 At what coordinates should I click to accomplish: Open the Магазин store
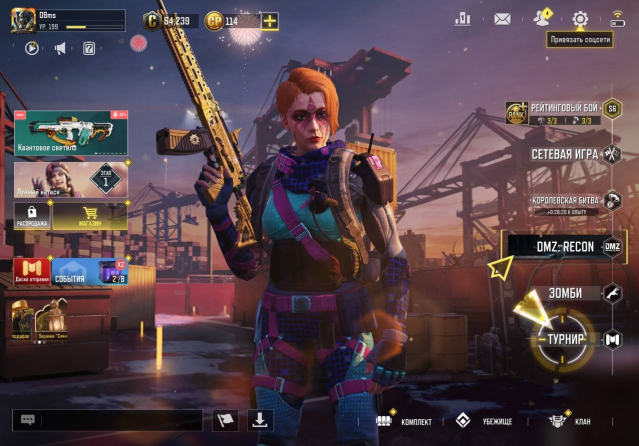89,214
